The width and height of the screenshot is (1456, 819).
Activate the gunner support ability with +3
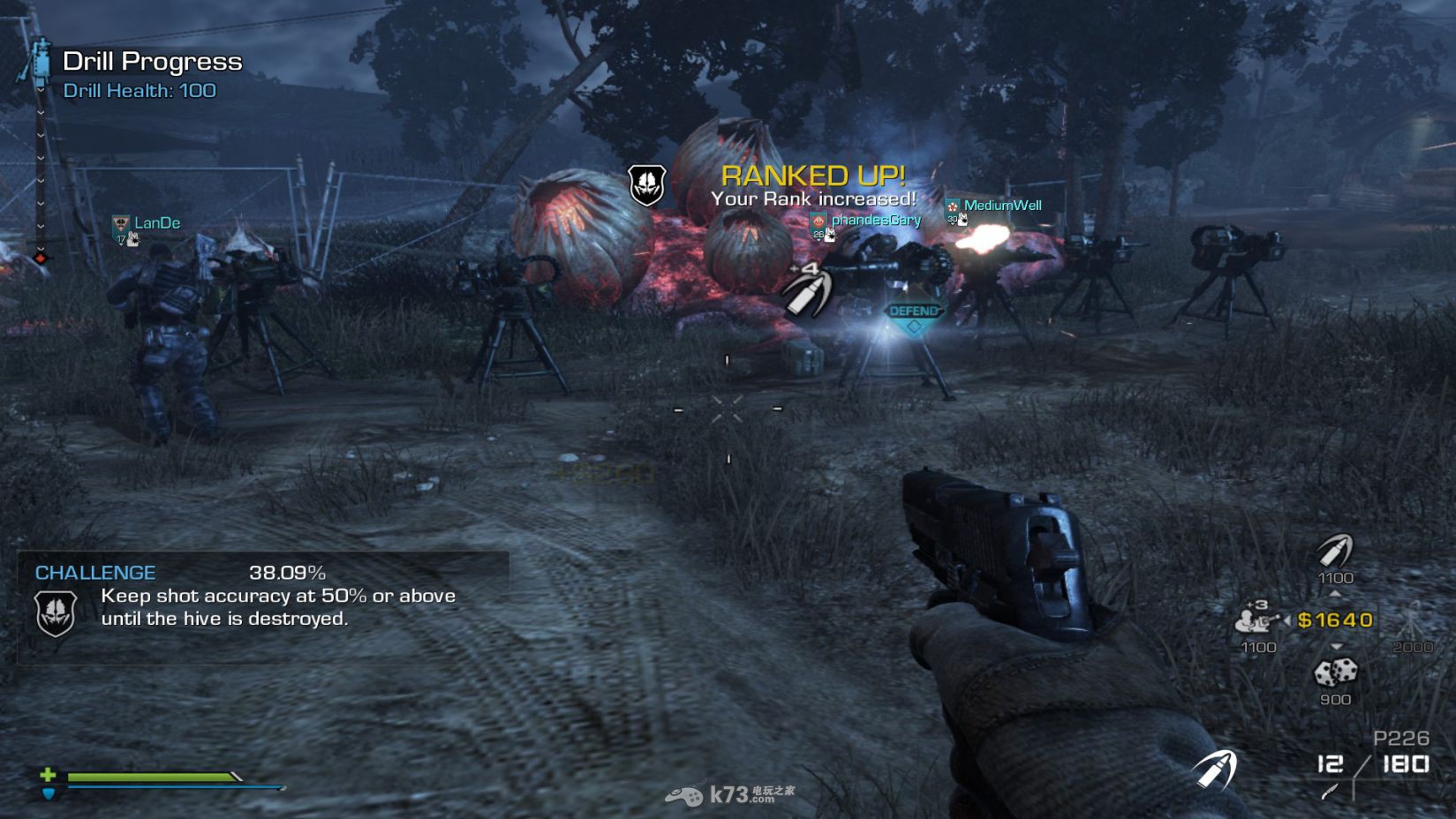click(x=1257, y=619)
